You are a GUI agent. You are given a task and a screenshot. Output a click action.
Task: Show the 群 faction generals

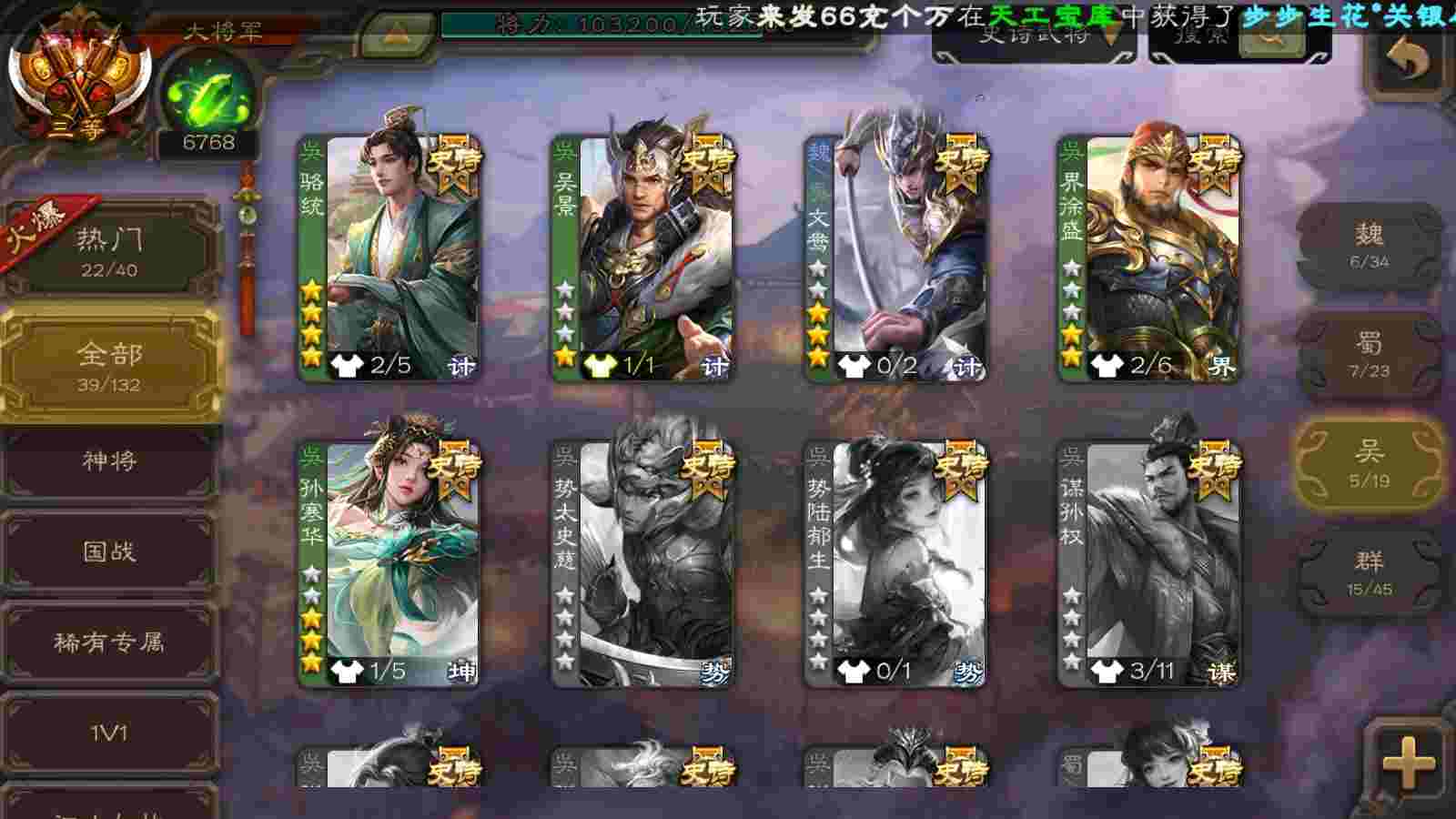click(x=1369, y=573)
